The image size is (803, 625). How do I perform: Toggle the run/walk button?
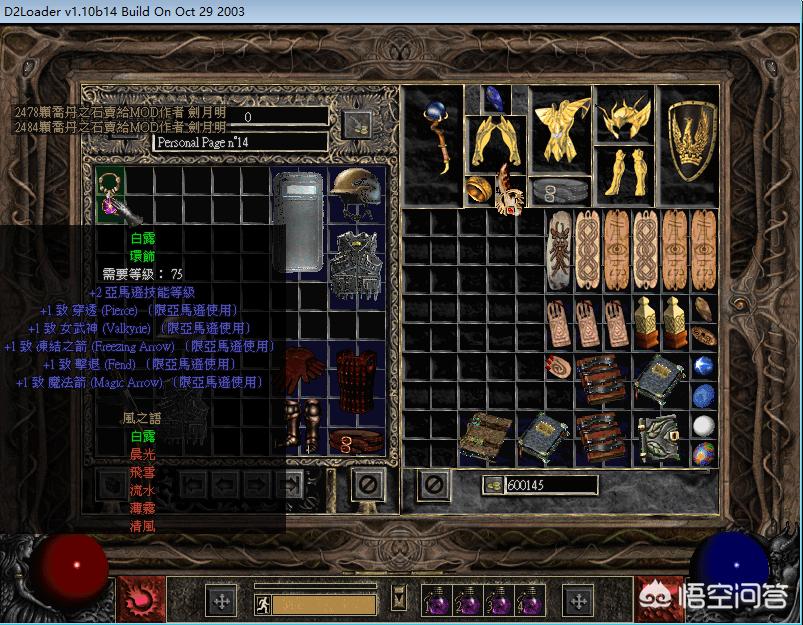263,602
